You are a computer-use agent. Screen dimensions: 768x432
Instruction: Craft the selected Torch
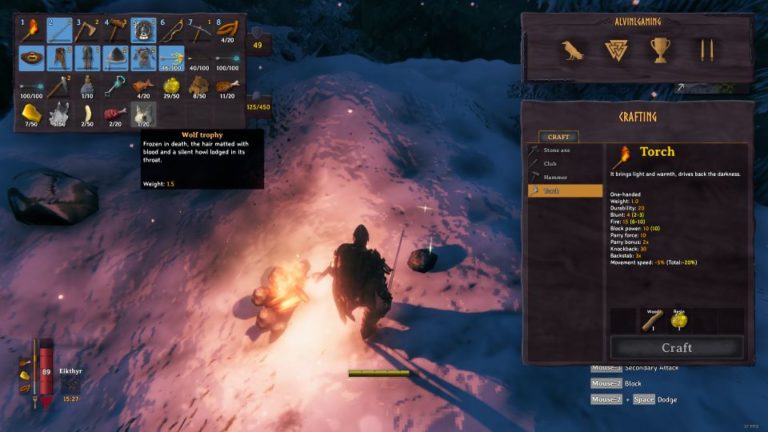(676, 347)
